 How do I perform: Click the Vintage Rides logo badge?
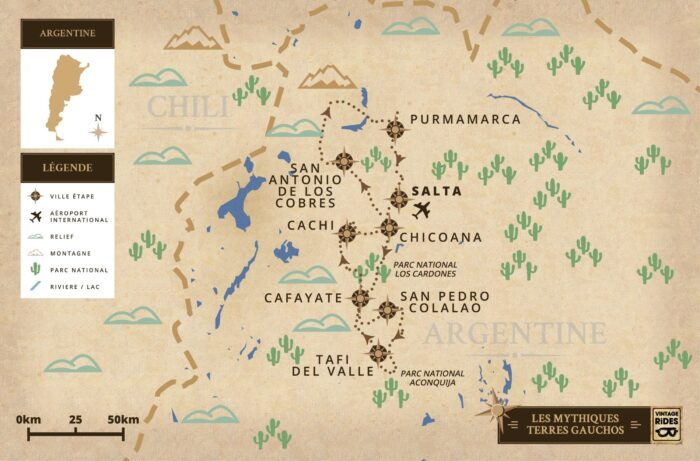(x=665, y=424)
